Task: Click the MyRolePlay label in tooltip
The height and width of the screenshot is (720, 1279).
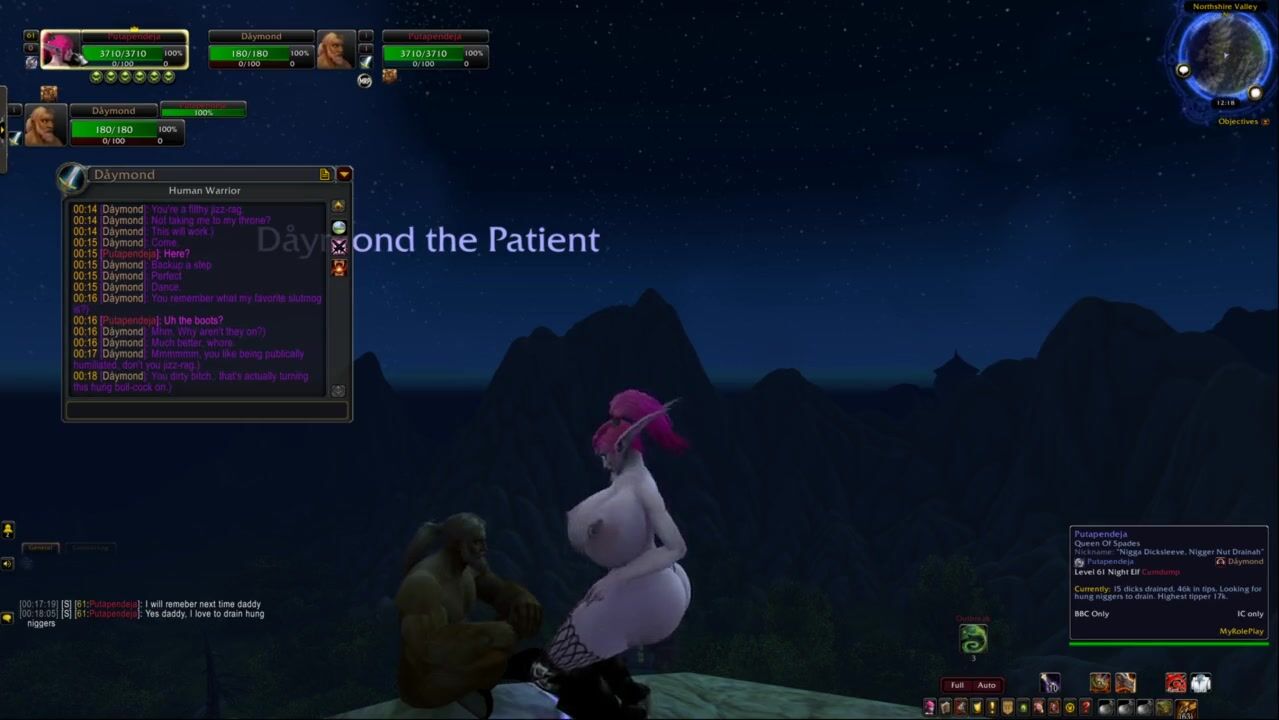Action: [1241, 631]
